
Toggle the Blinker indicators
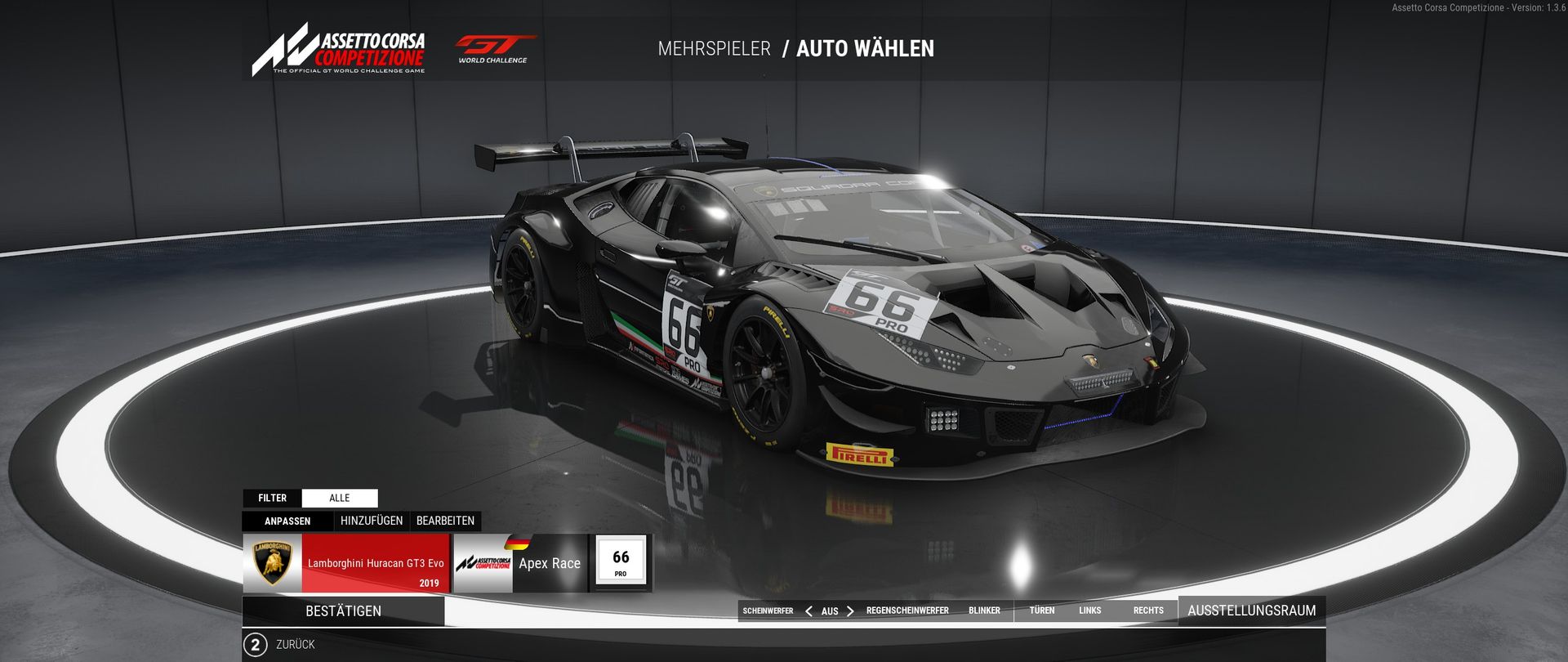coord(984,611)
